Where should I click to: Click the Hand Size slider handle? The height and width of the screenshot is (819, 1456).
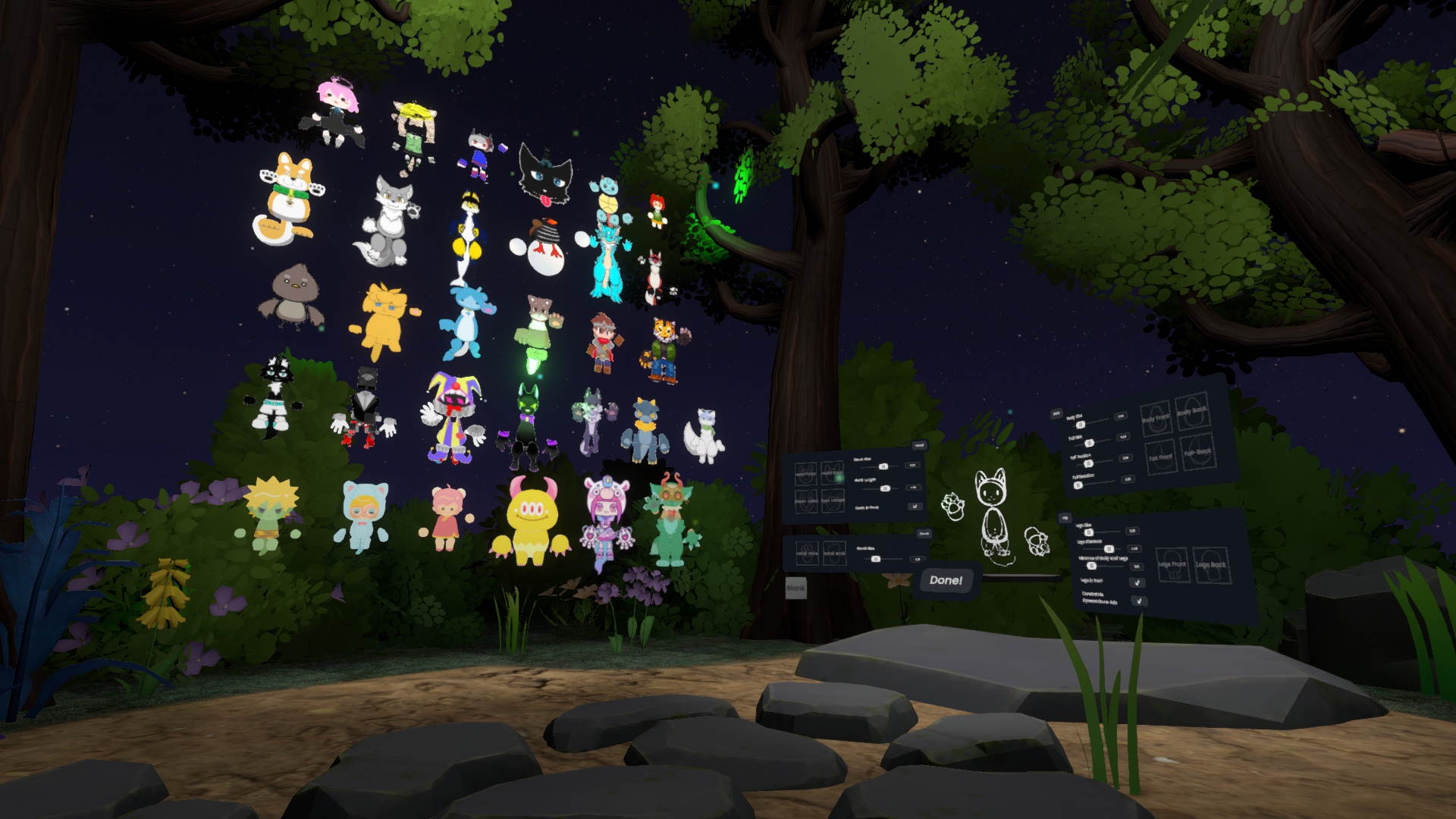876,559
